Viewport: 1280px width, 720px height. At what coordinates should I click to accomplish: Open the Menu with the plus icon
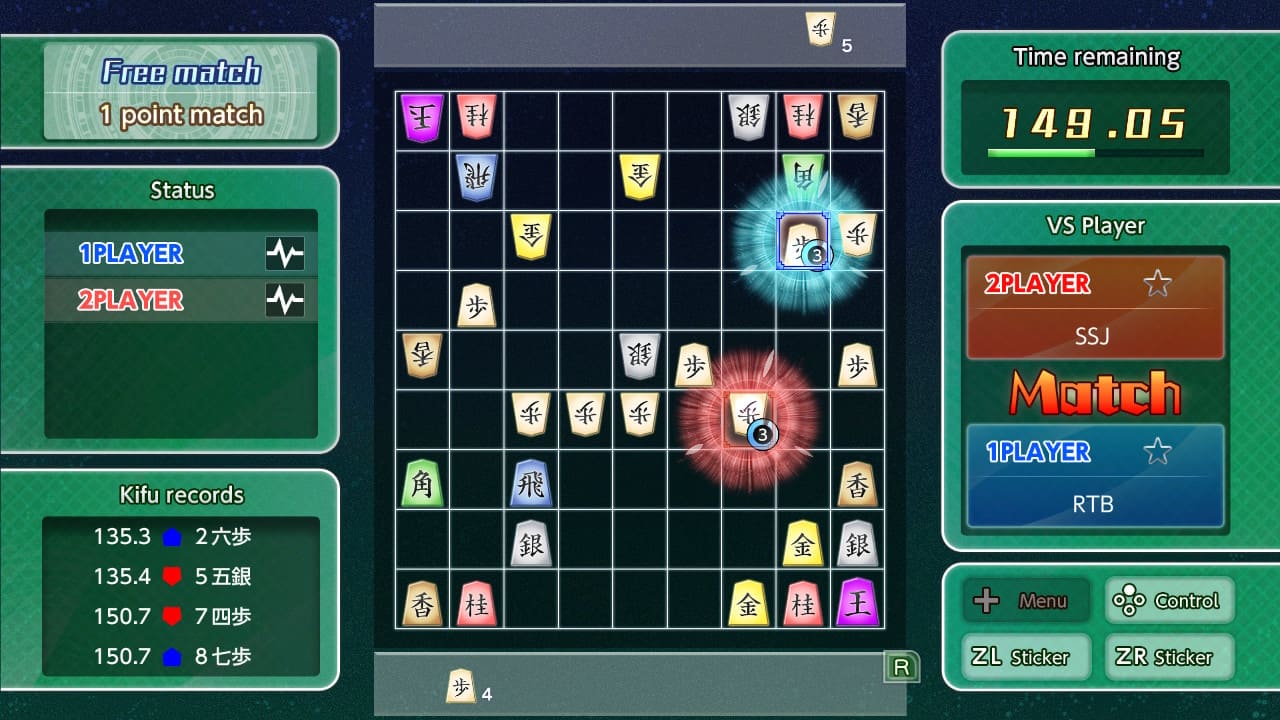click(1025, 600)
